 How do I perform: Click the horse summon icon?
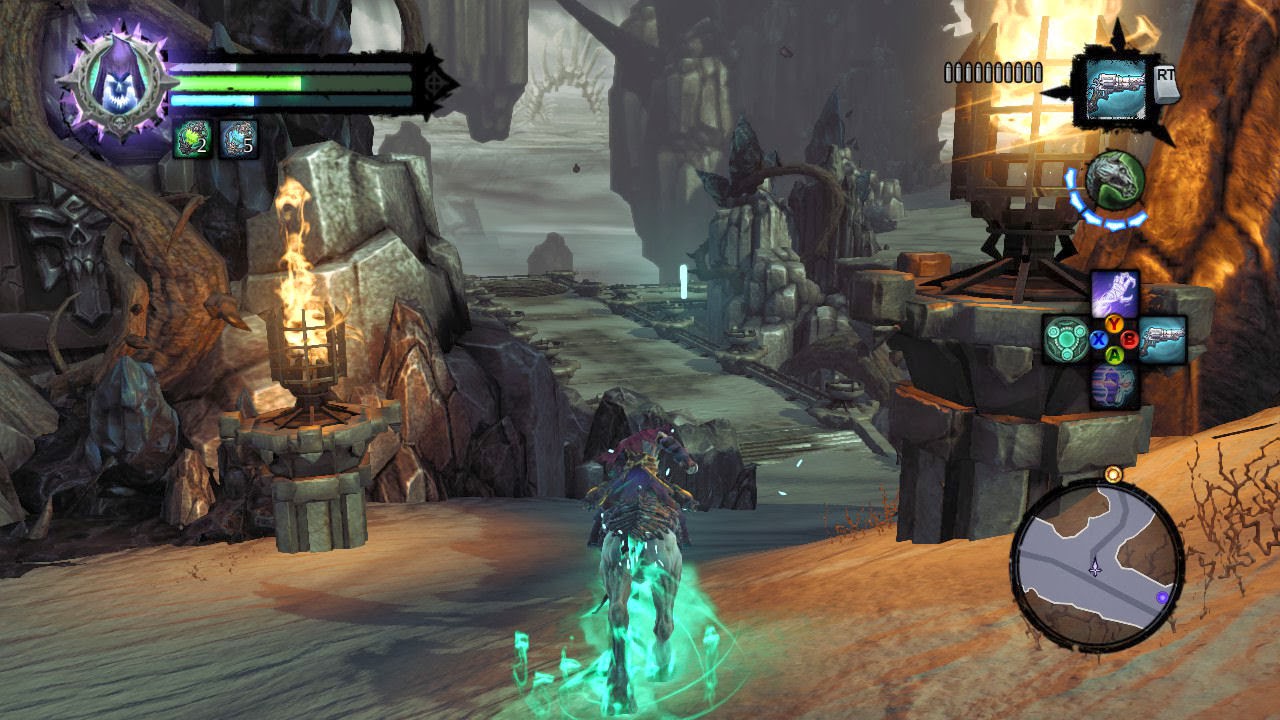tap(1114, 182)
